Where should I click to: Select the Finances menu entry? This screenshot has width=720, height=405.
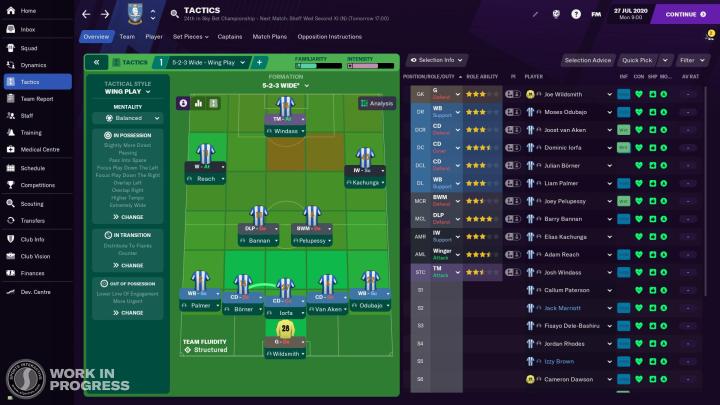click(x=33, y=272)
